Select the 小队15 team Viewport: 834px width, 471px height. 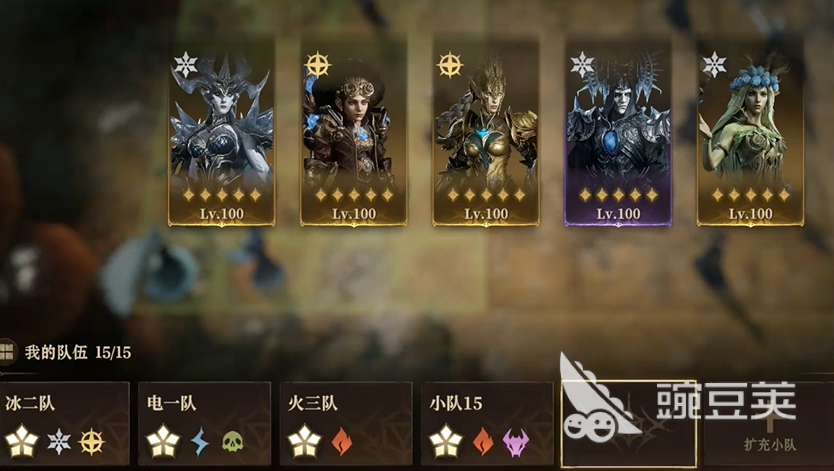point(486,425)
